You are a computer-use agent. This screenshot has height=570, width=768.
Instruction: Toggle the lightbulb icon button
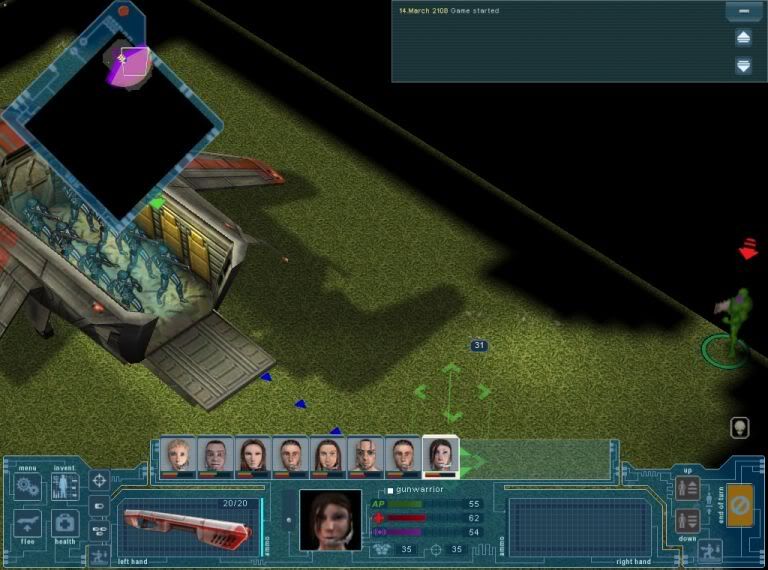click(x=740, y=427)
